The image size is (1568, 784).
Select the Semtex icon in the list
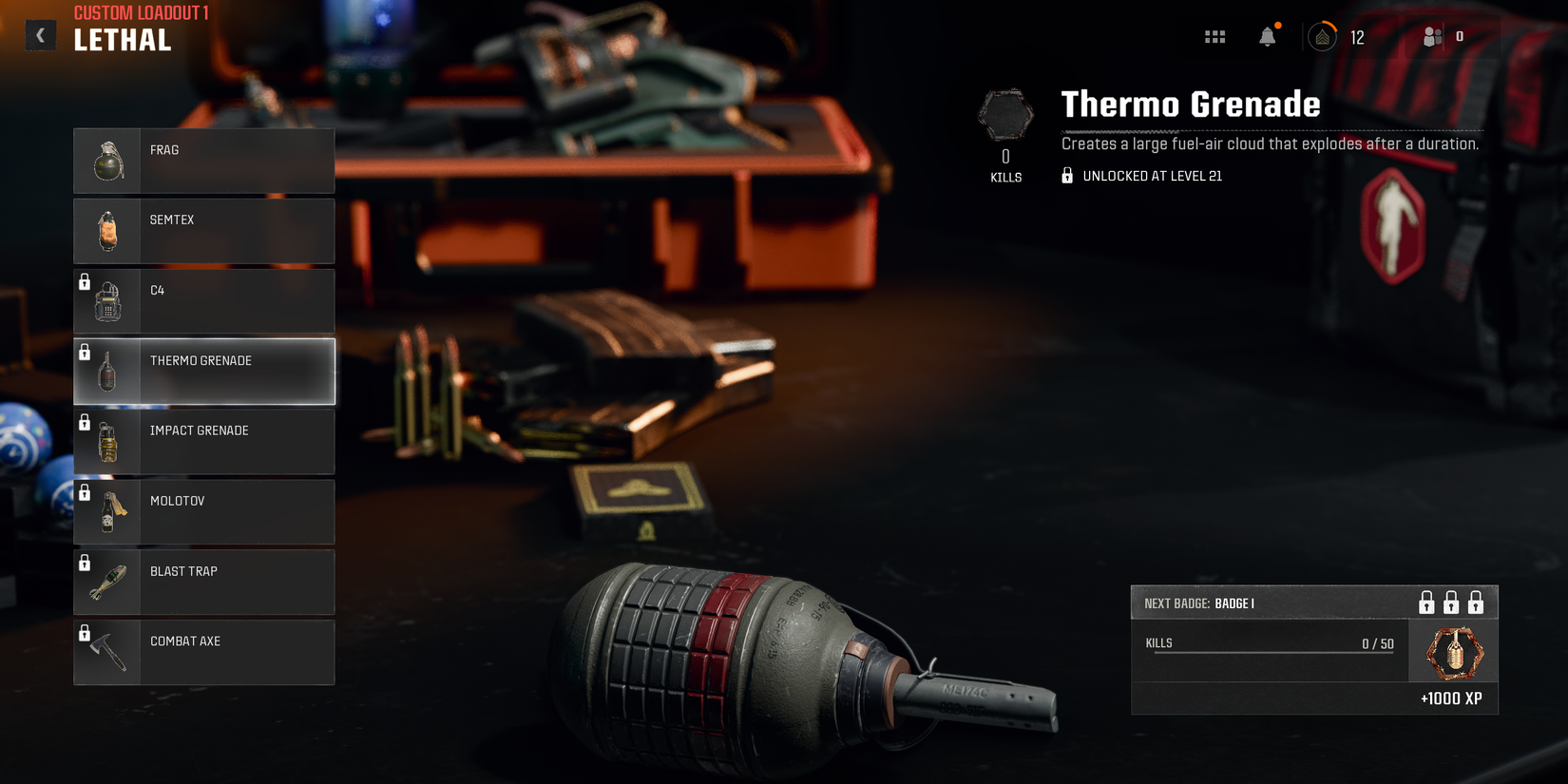pos(107,230)
